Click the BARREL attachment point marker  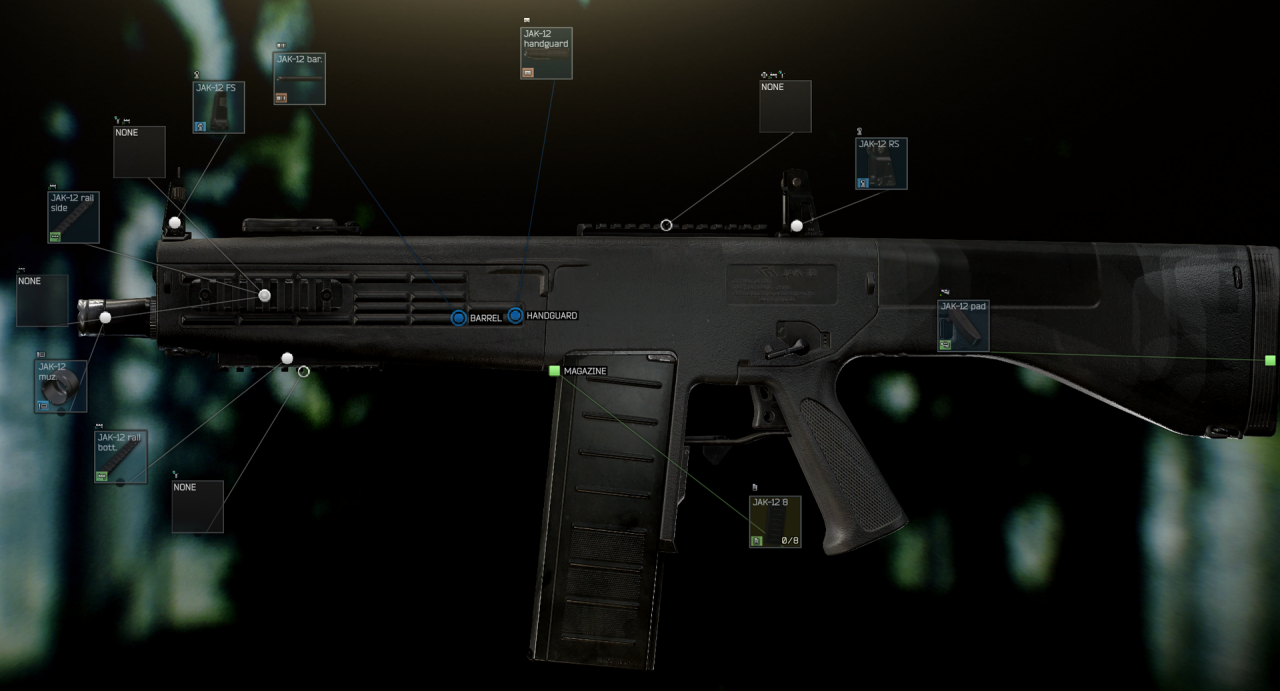[x=459, y=317]
